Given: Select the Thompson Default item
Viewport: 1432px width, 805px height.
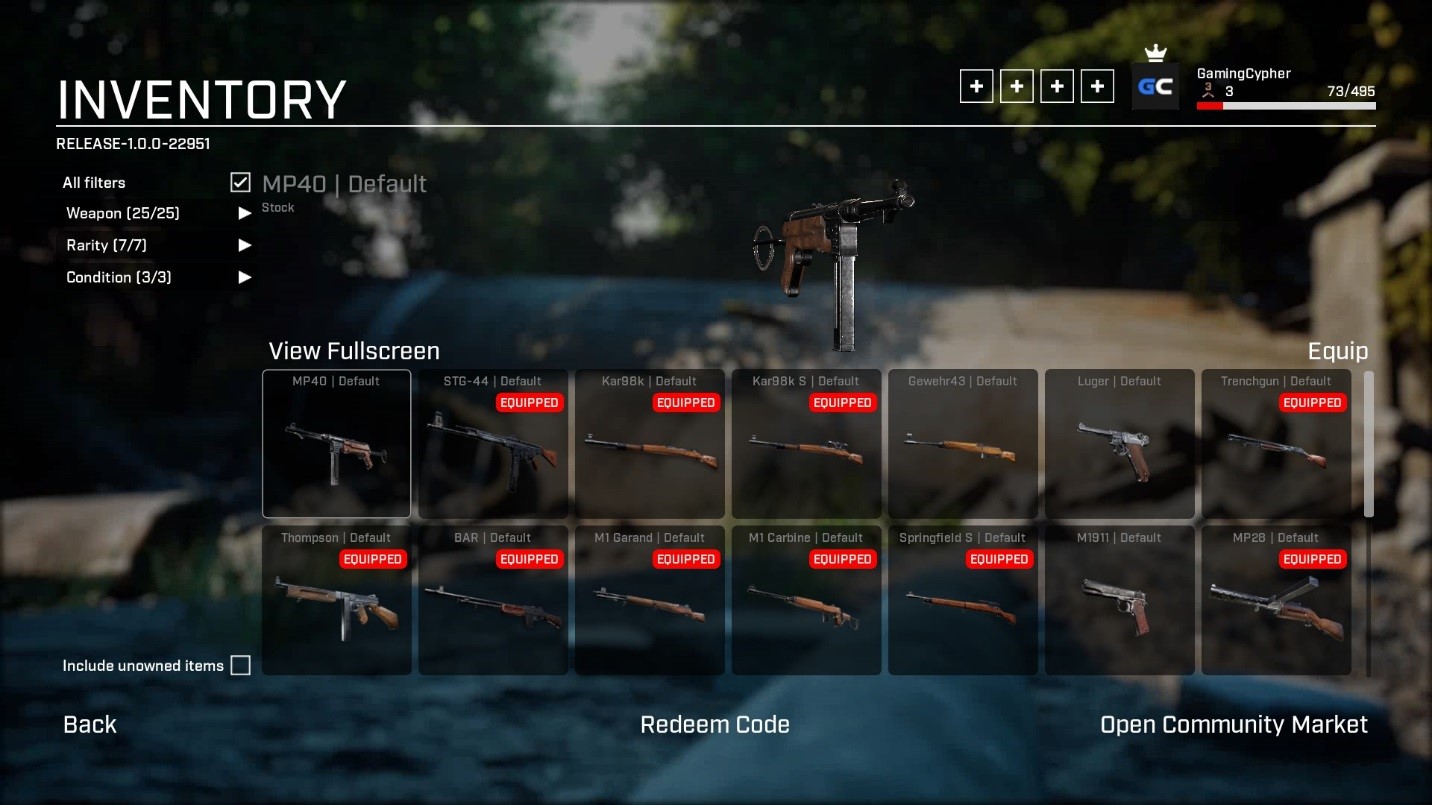Looking at the screenshot, I should (x=336, y=600).
